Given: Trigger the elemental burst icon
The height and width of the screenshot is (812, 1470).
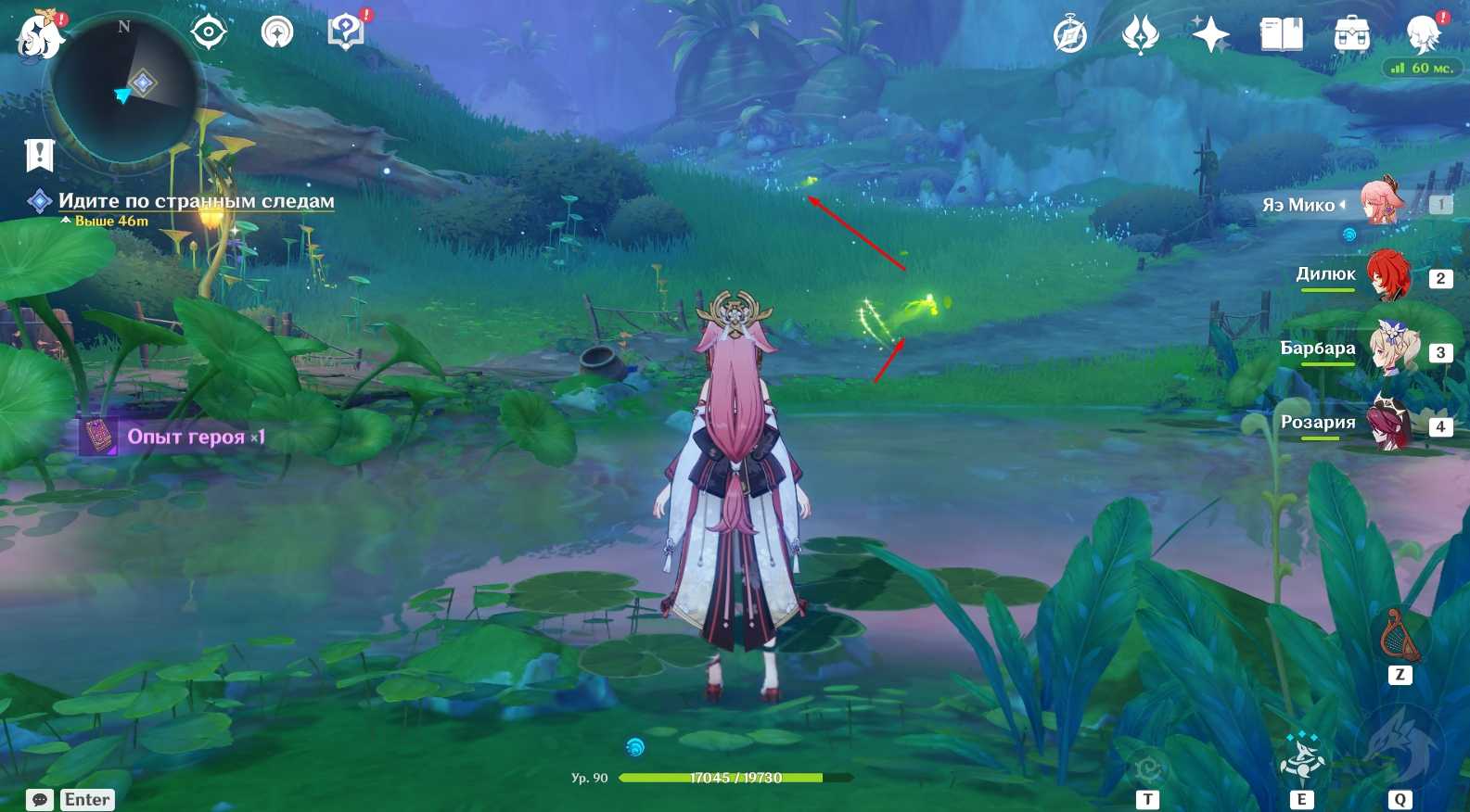Looking at the screenshot, I should point(1400,748).
